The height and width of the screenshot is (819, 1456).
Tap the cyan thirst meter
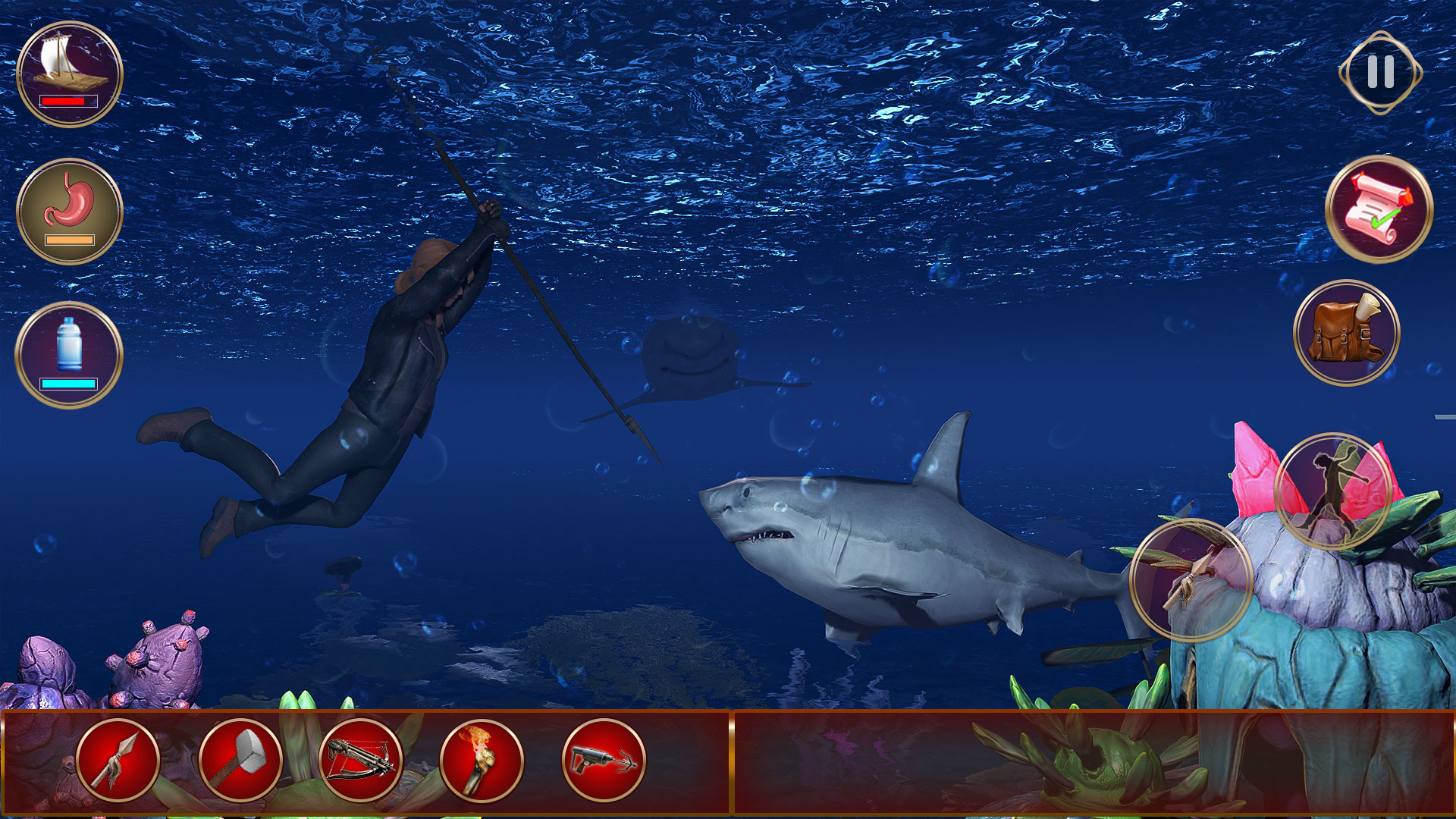coord(69,384)
